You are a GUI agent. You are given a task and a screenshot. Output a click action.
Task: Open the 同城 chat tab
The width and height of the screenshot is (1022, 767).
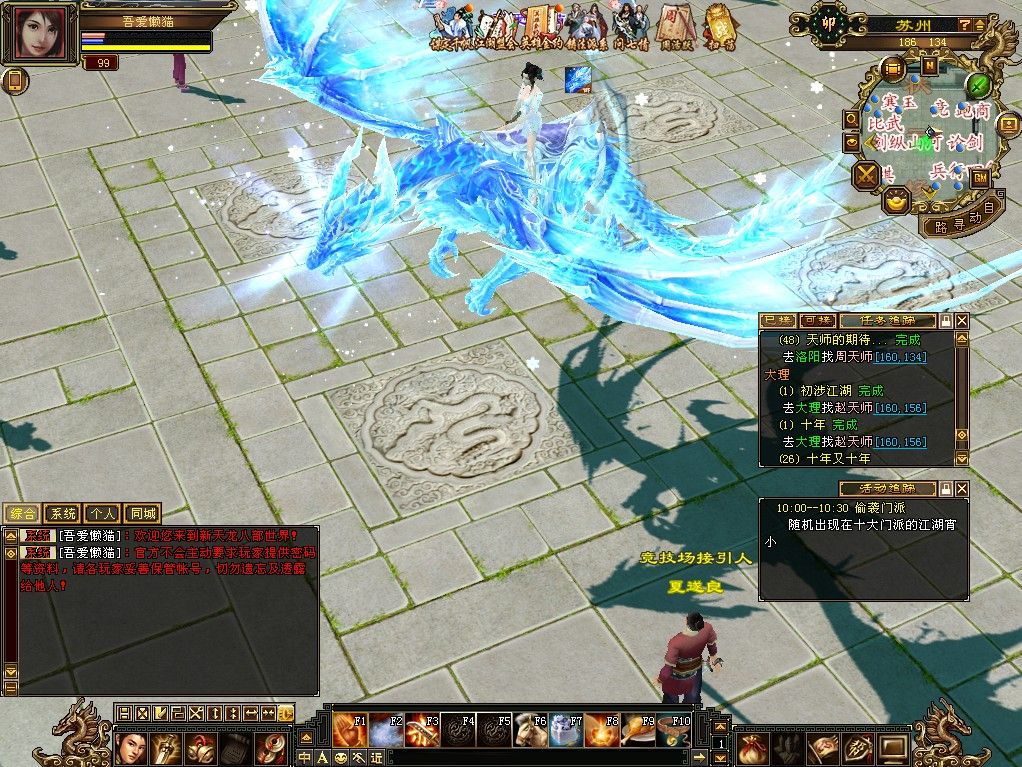(x=141, y=513)
